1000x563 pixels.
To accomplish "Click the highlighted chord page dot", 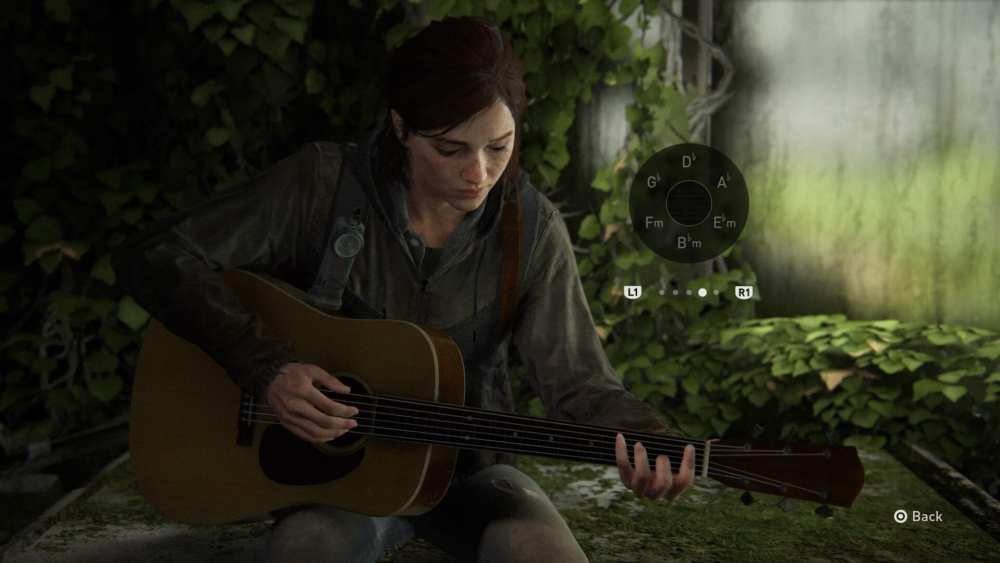I will click(x=702, y=292).
